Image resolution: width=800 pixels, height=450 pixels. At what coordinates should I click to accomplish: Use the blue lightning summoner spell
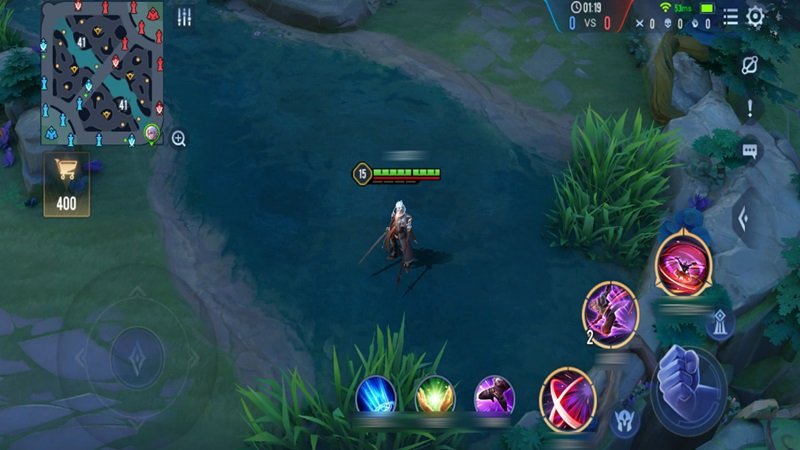click(x=376, y=396)
